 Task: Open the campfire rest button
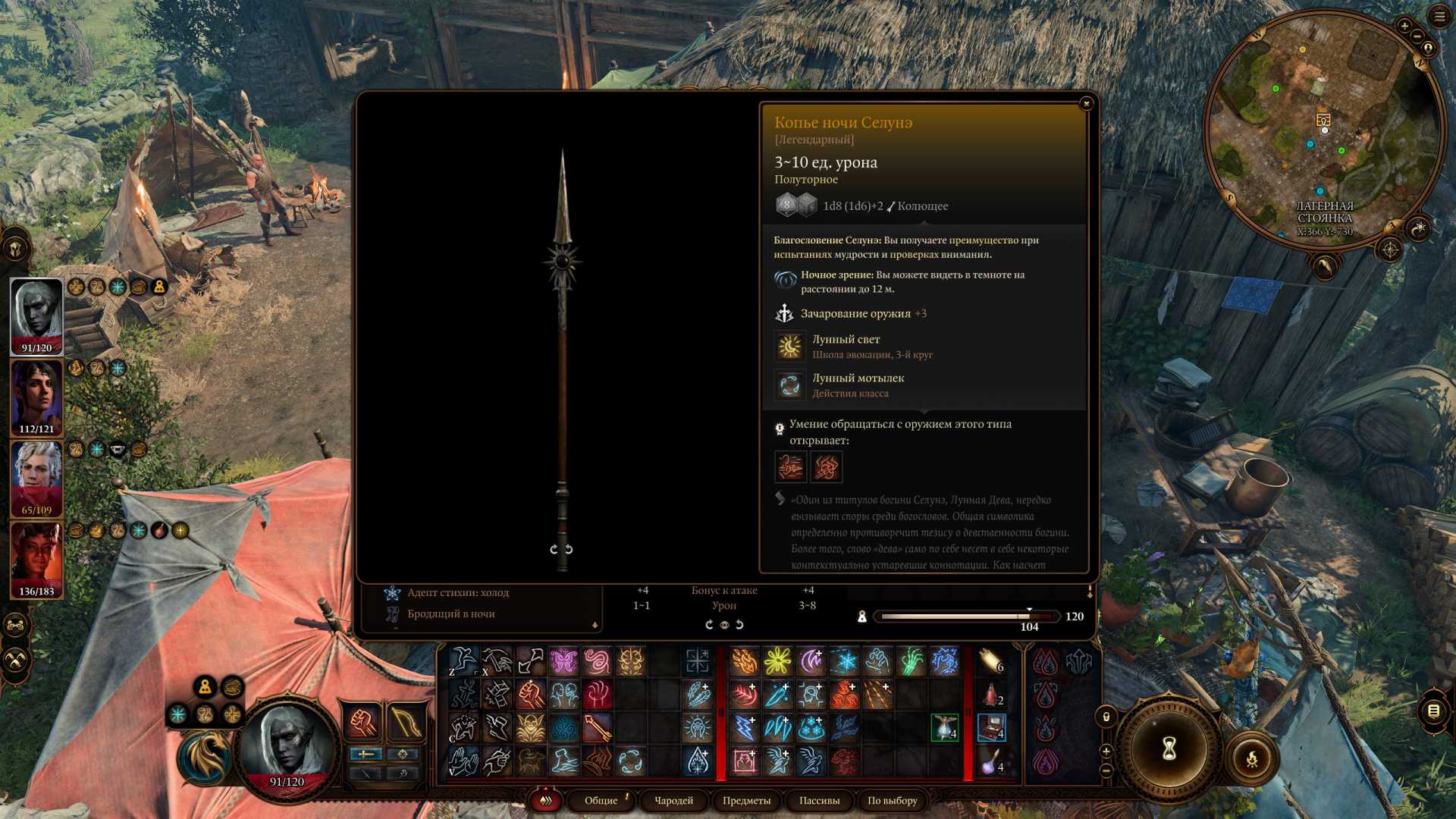[x=1252, y=758]
